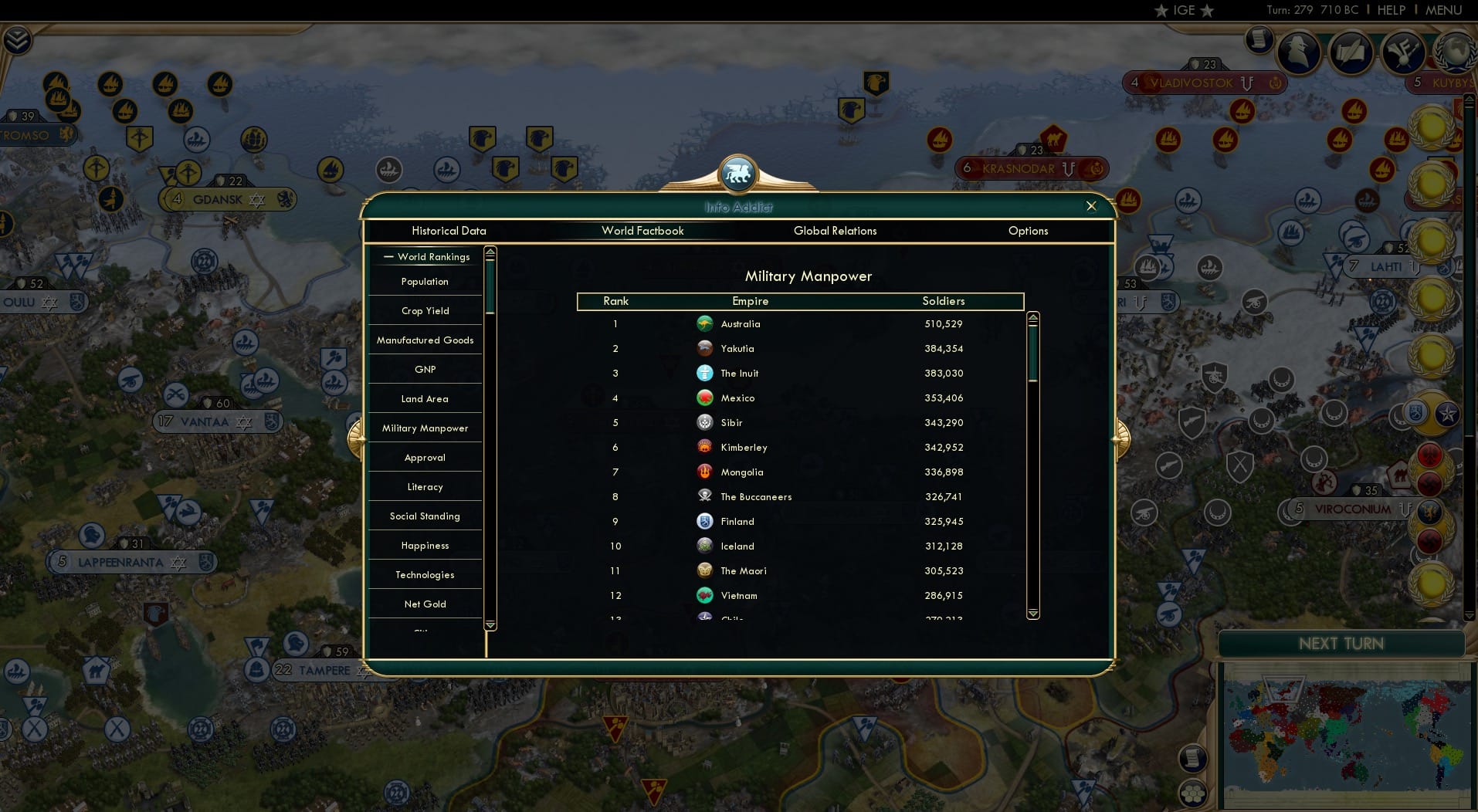Switch to the Historical Data tab

pos(449,231)
